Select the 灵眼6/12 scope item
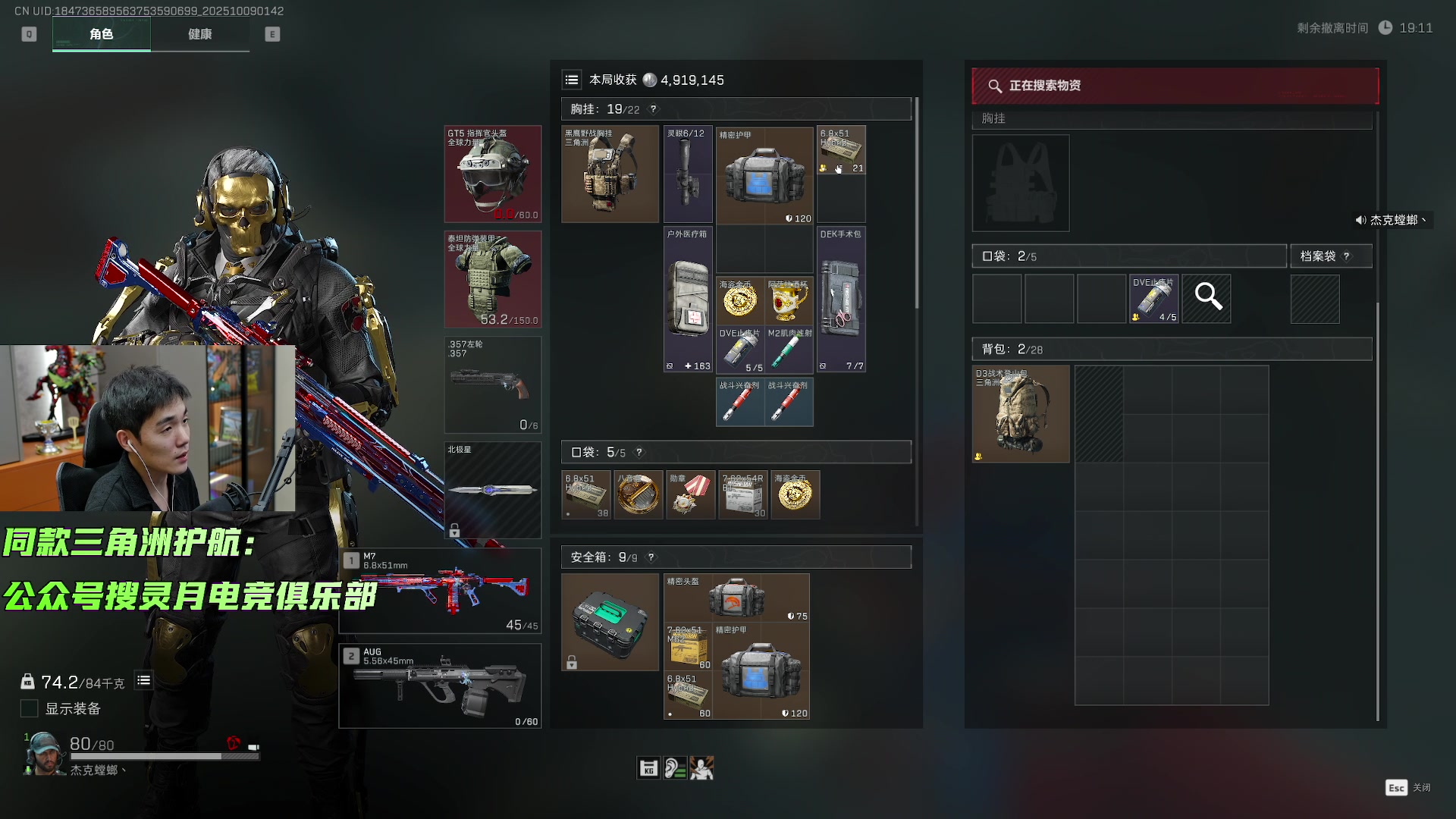The image size is (1456, 819). [688, 174]
